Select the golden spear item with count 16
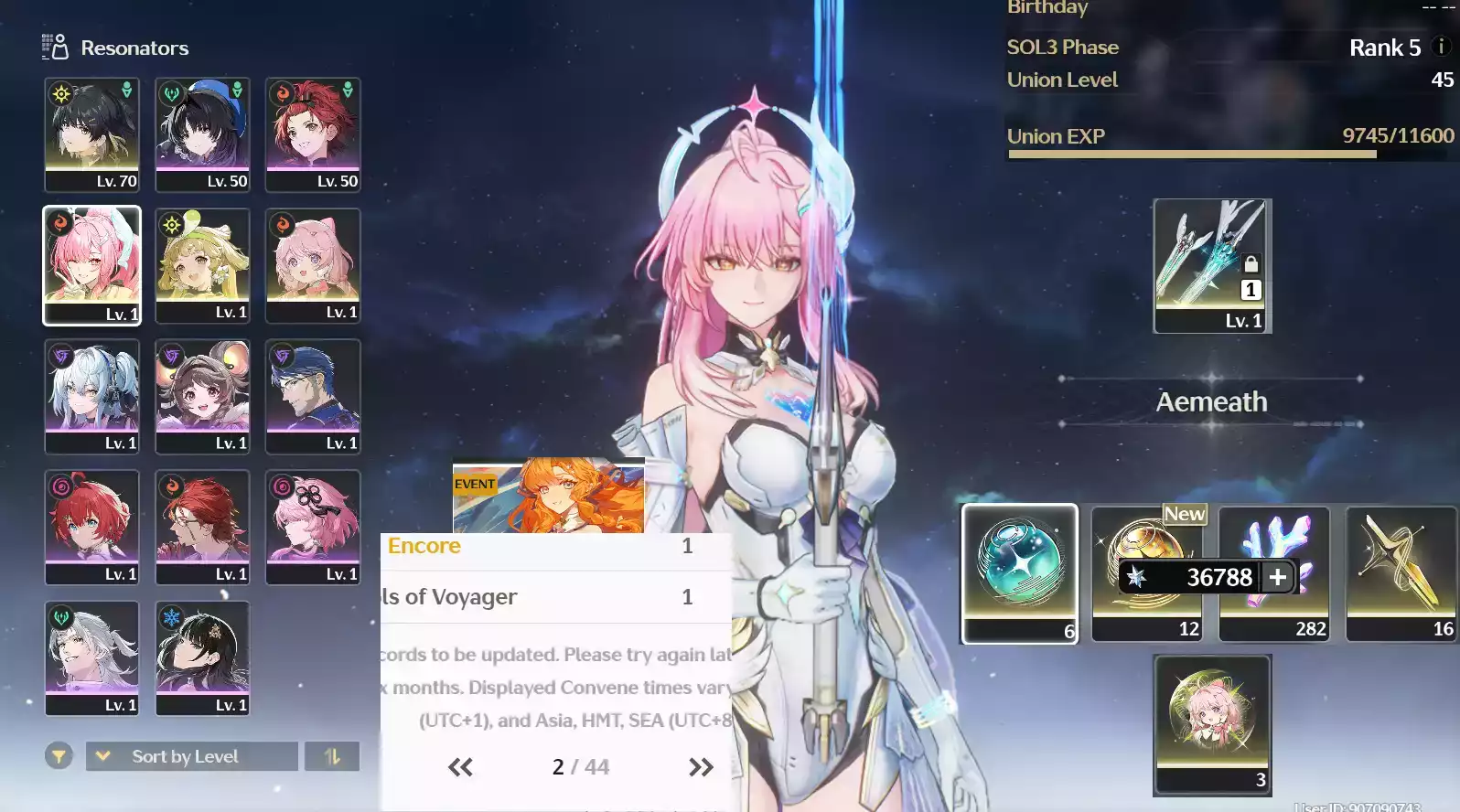Screen dimensions: 1460x812 (x=1401, y=572)
